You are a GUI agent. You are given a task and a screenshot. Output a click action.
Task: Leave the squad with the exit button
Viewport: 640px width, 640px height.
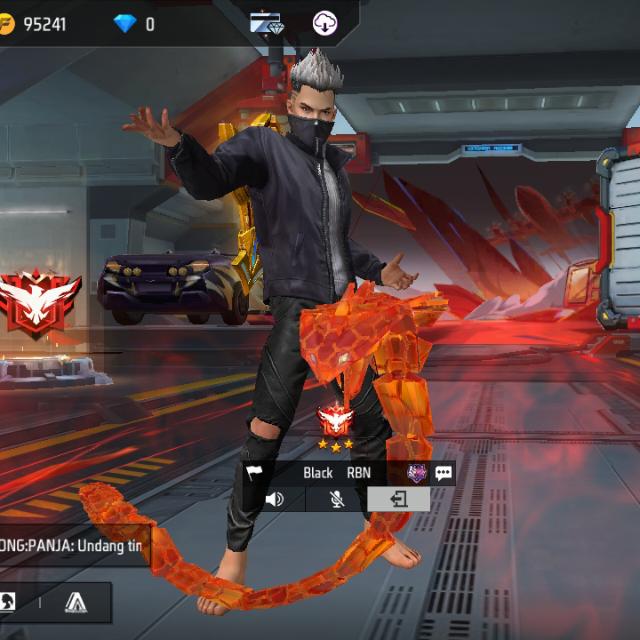(x=399, y=499)
